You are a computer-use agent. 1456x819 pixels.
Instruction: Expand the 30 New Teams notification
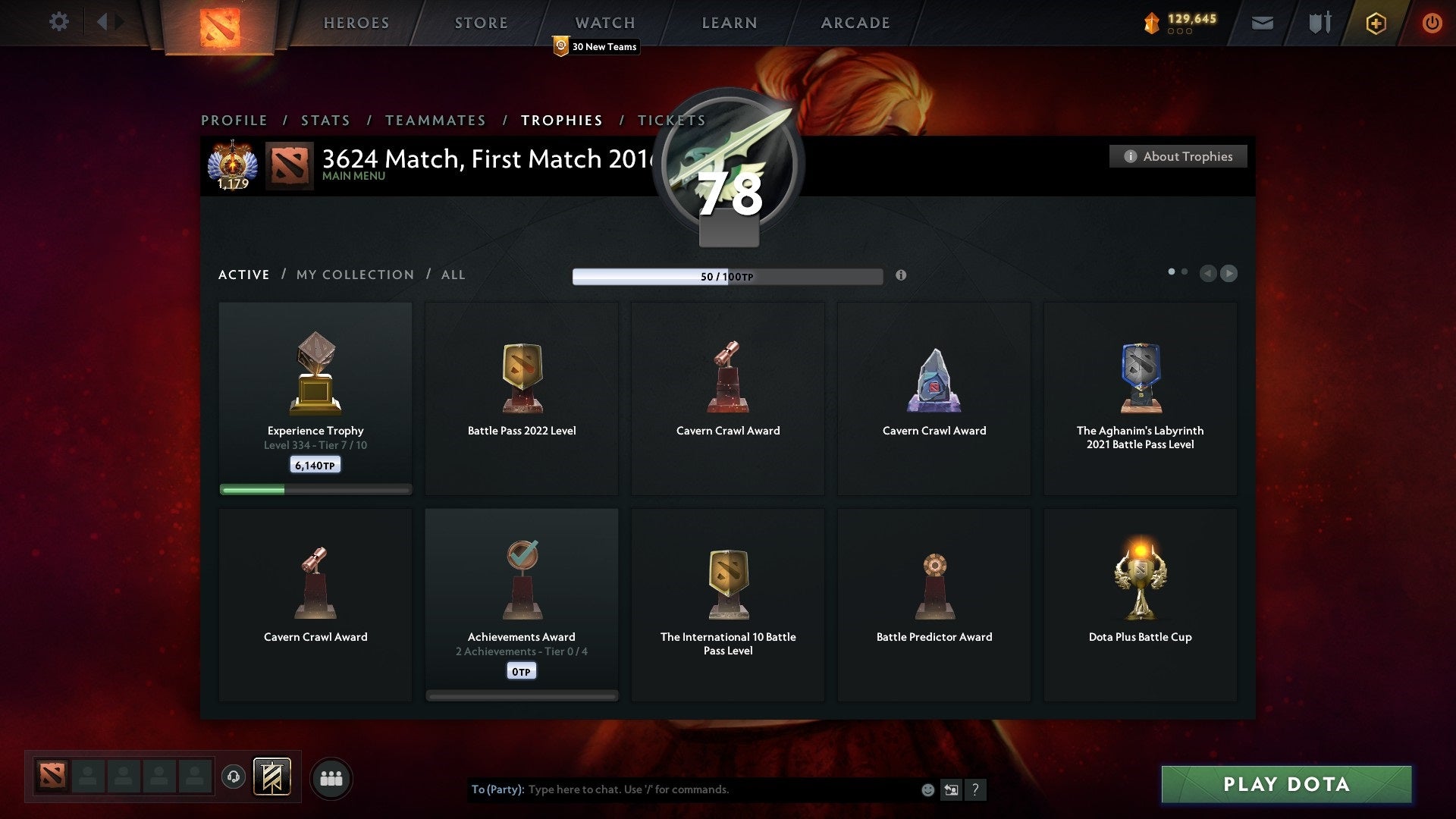pyautogui.click(x=595, y=47)
